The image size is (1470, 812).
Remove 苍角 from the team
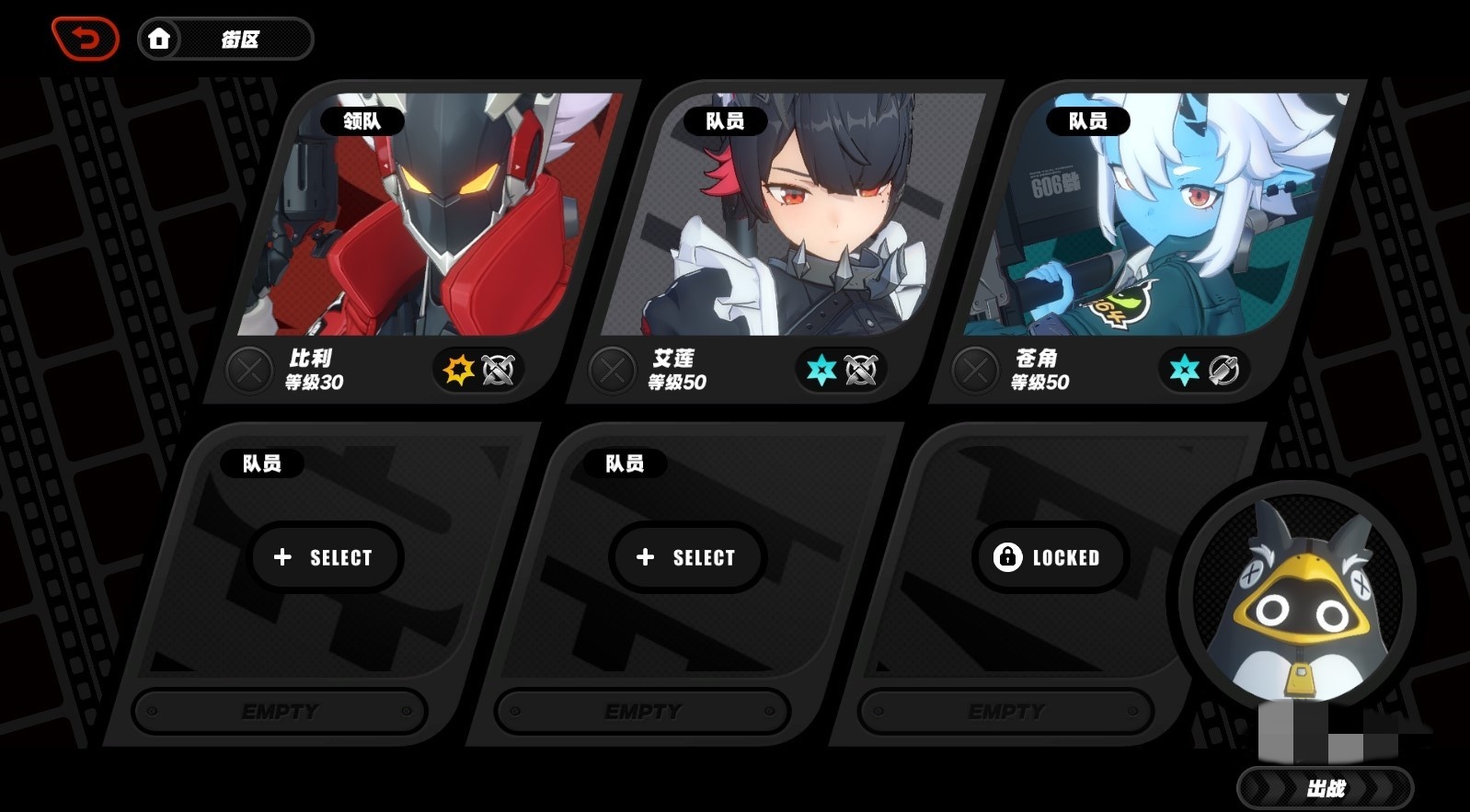point(975,371)
